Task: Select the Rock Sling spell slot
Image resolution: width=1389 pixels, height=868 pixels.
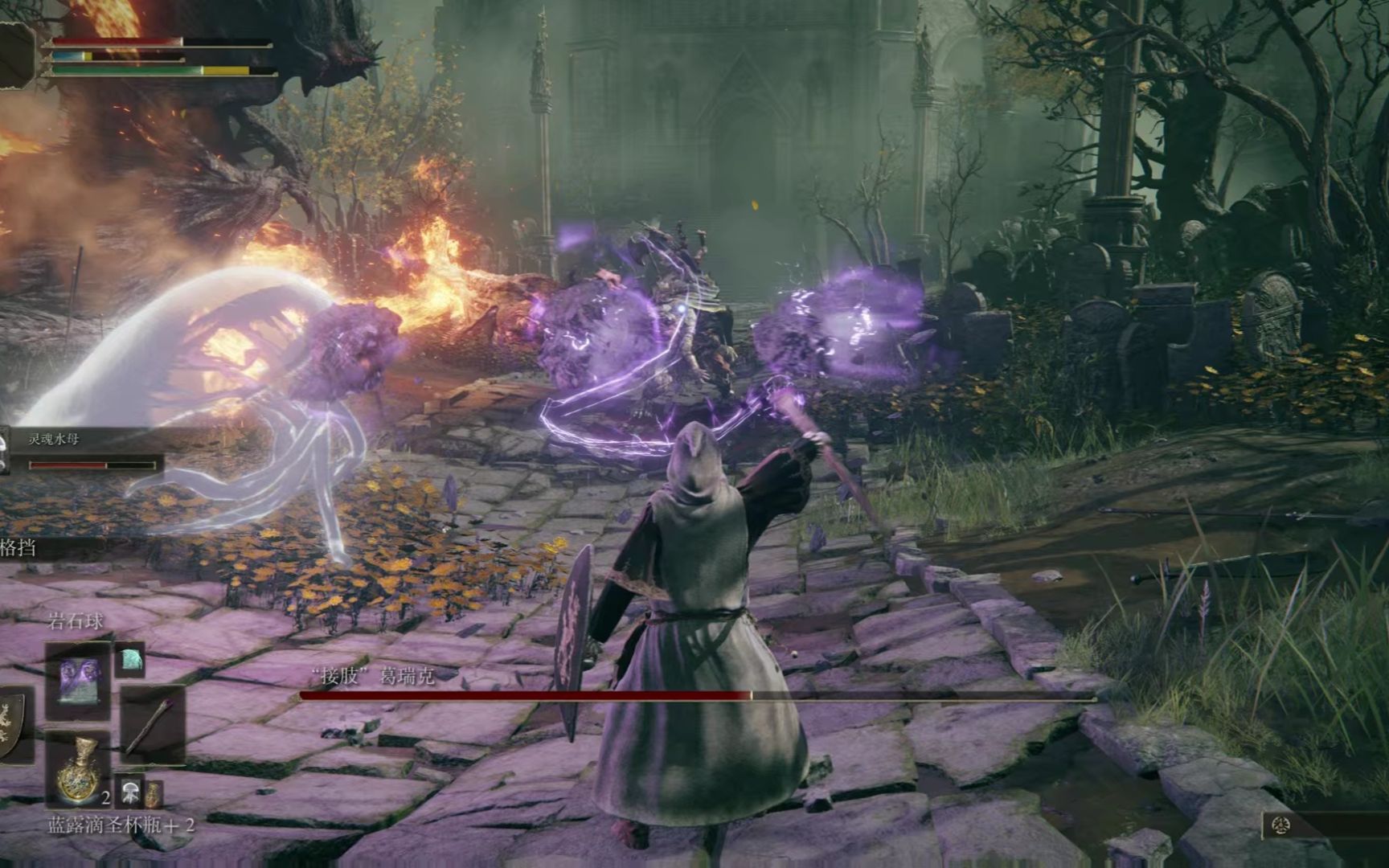Action: click(x=78, y=680)
